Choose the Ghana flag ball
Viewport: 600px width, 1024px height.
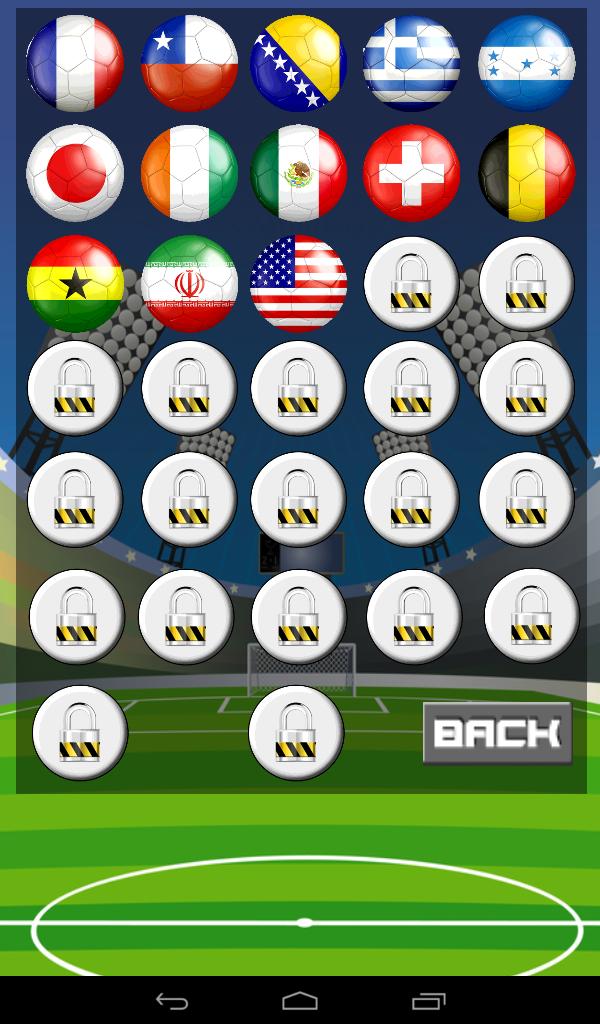click(75, 283)
